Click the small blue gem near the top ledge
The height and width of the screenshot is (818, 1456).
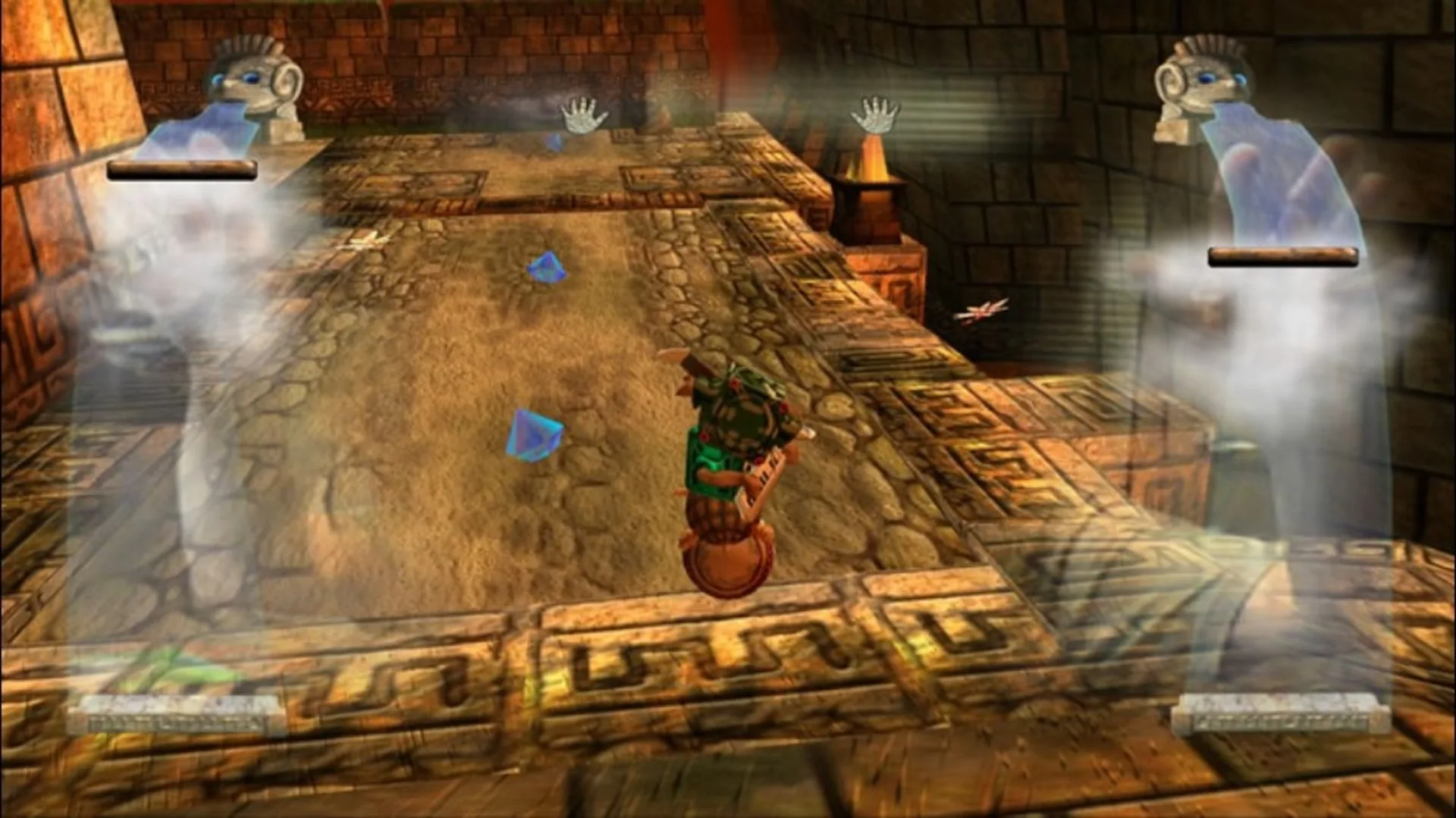(x=554, y=143)
